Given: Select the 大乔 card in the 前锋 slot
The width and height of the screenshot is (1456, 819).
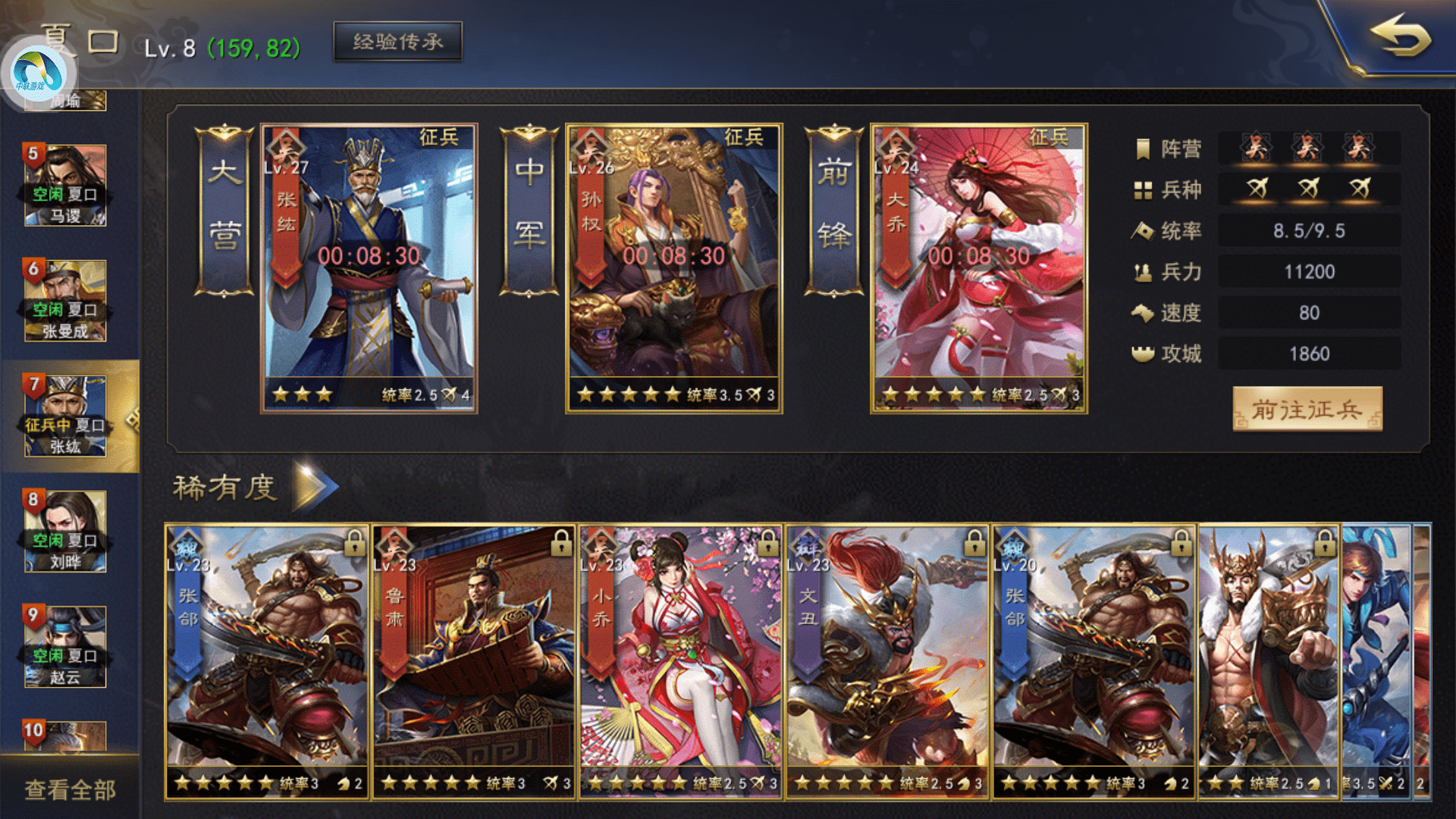Looking at the screenshot, I should [978, 268].
